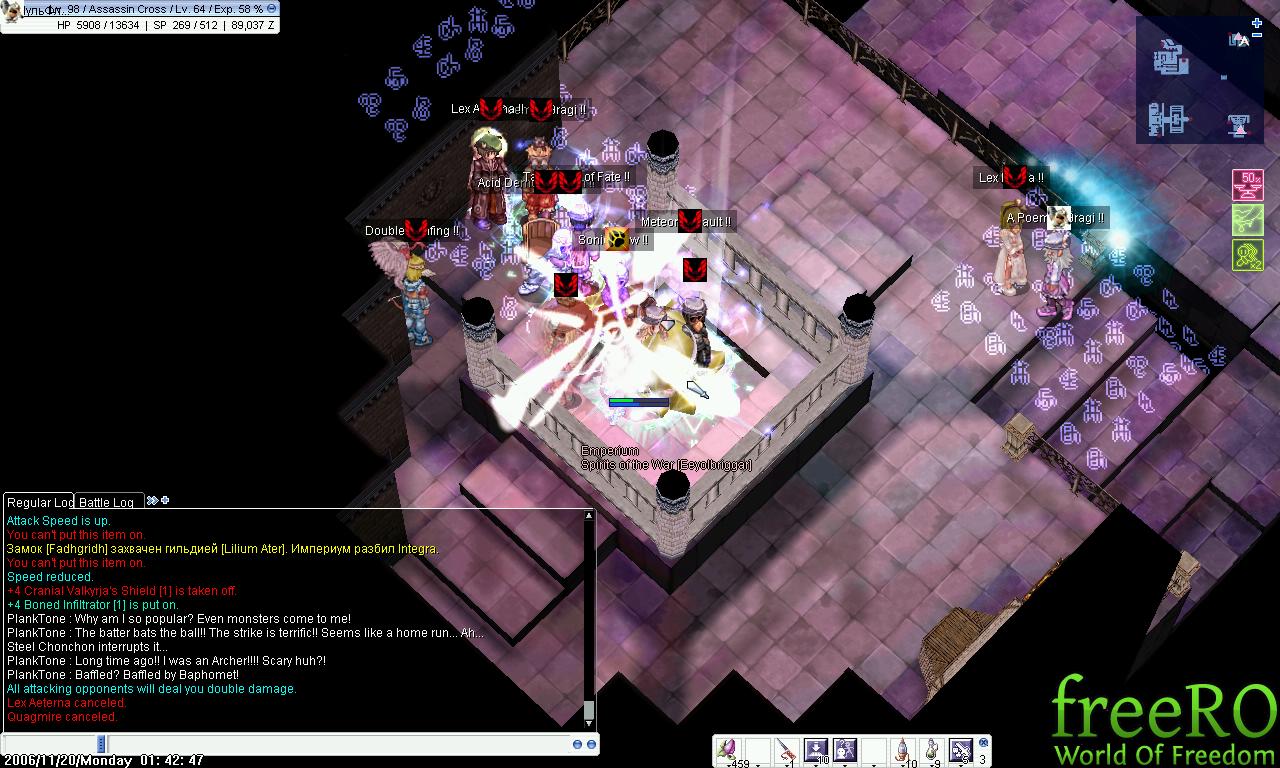Click the x2 attack speed buff icon
Image resolution: width=1280 pixels, height=768 pixels.
pyautogui.click(x=1247, y=255)
